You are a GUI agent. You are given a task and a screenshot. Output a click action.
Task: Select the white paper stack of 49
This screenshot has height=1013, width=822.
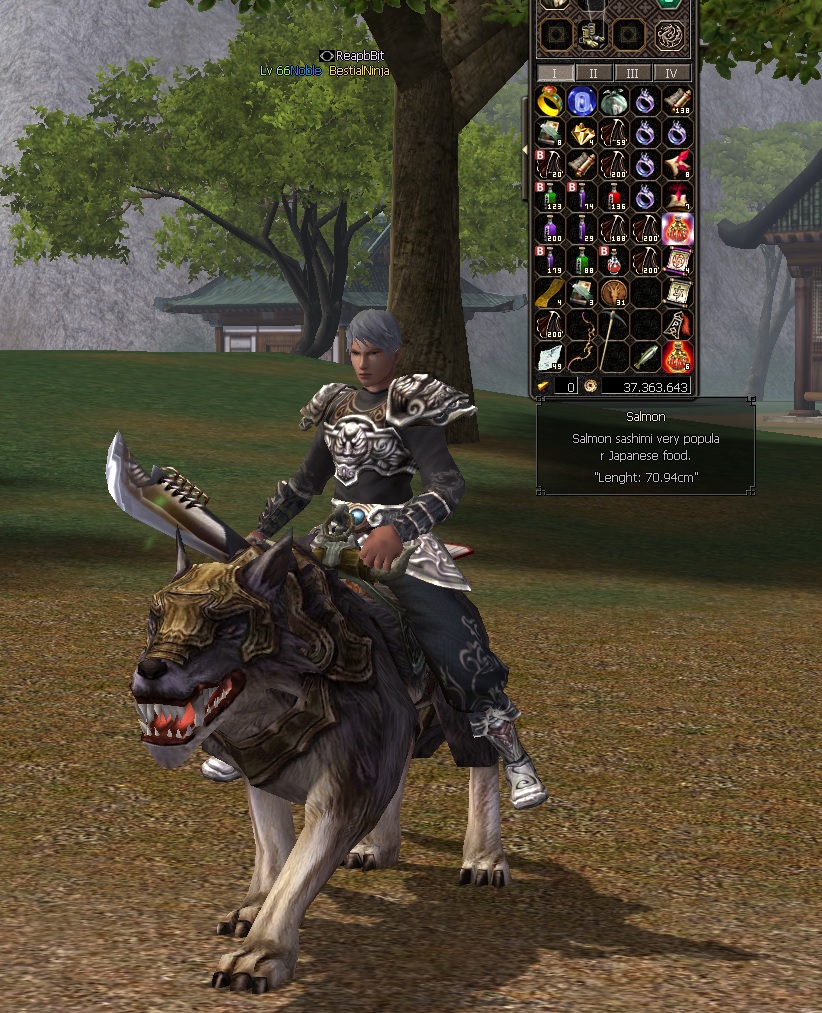click(x=550, y=356)
